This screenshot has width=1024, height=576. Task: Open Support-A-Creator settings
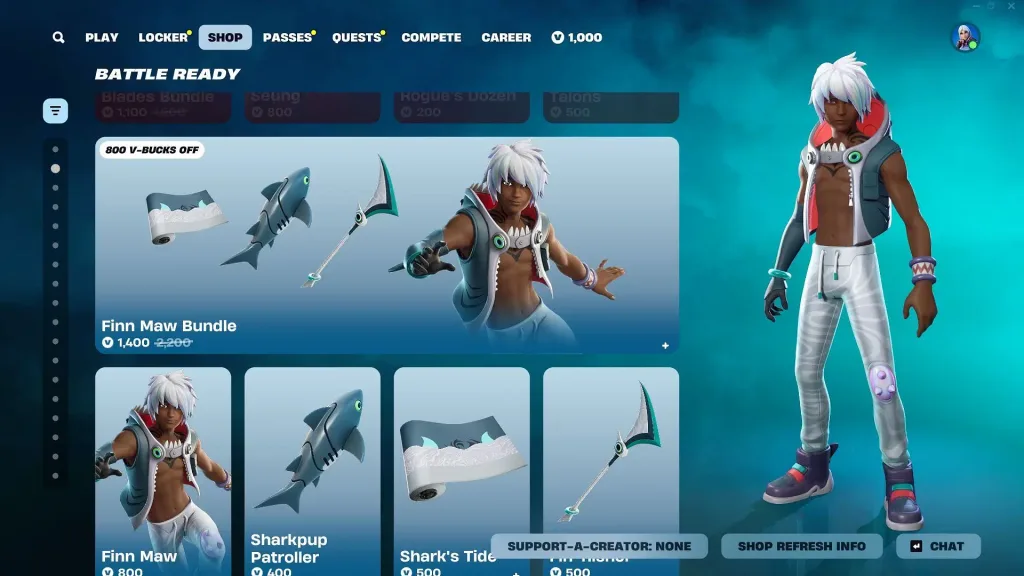click(599, 546)
